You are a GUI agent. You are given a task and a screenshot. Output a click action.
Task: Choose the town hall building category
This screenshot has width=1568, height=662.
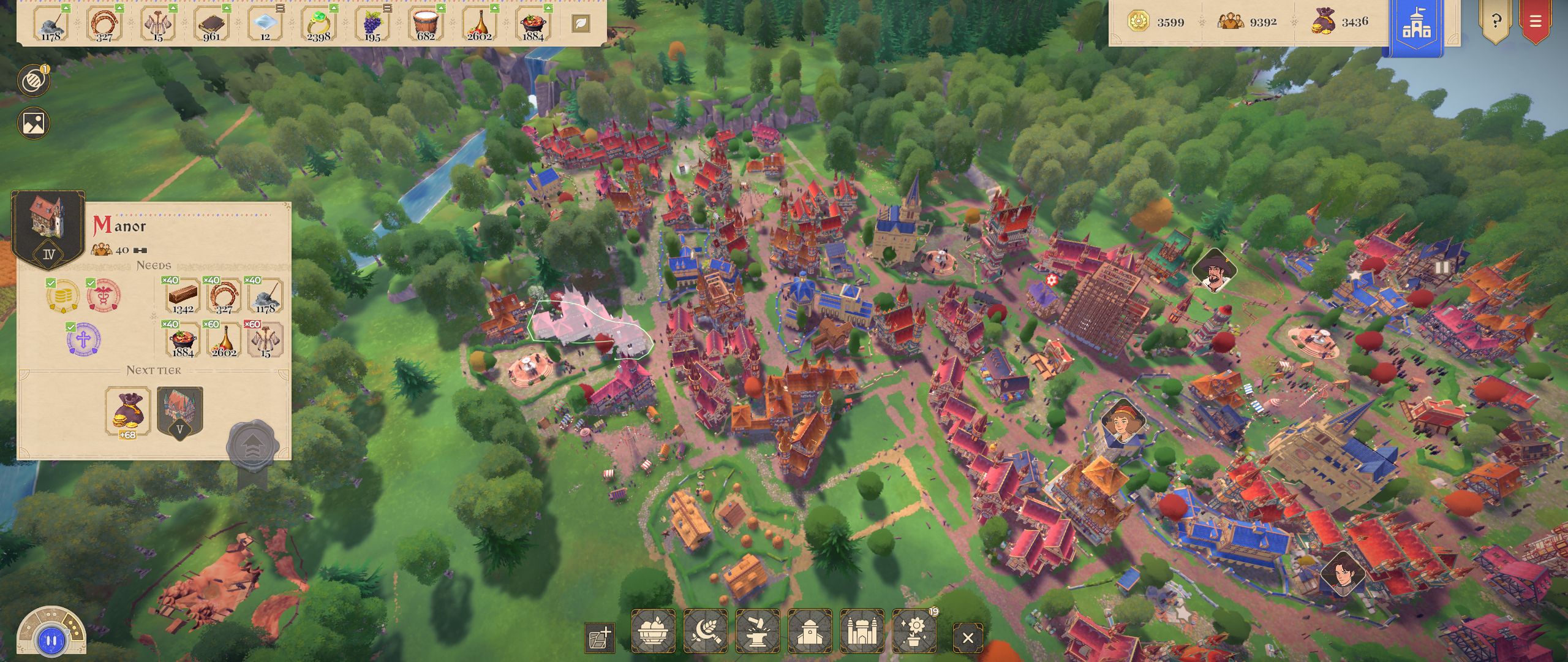pos(810,631)
